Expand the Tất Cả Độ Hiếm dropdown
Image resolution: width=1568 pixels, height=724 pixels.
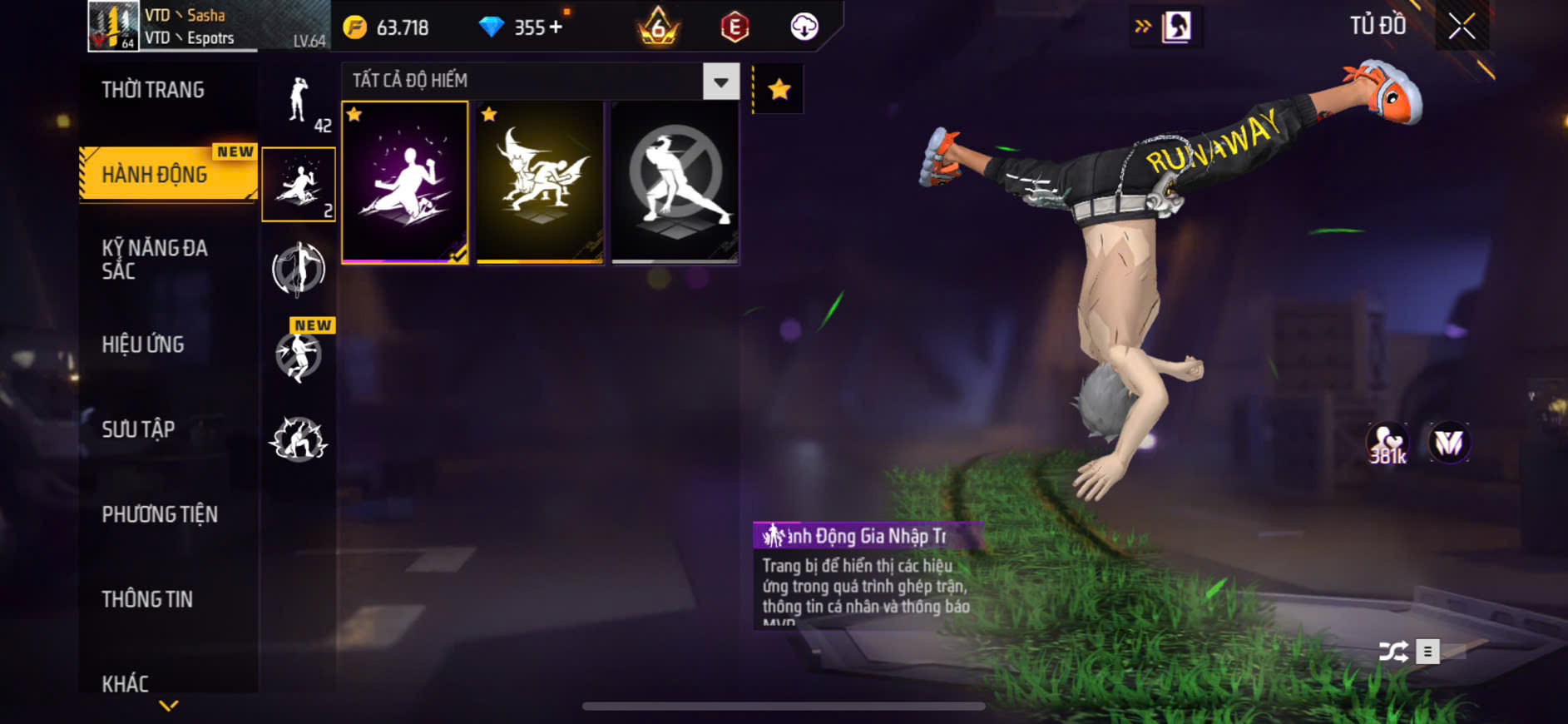tap(720, 82)
